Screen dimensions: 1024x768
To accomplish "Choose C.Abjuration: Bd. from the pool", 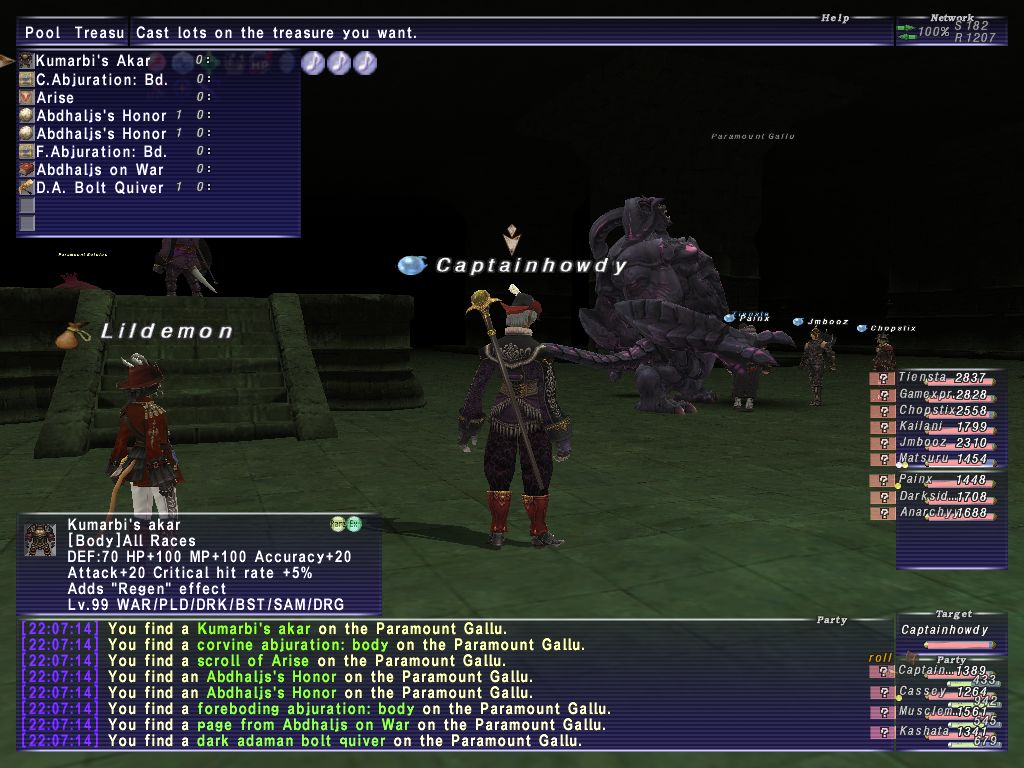I will pyautogui.click(x=101, y=79).
